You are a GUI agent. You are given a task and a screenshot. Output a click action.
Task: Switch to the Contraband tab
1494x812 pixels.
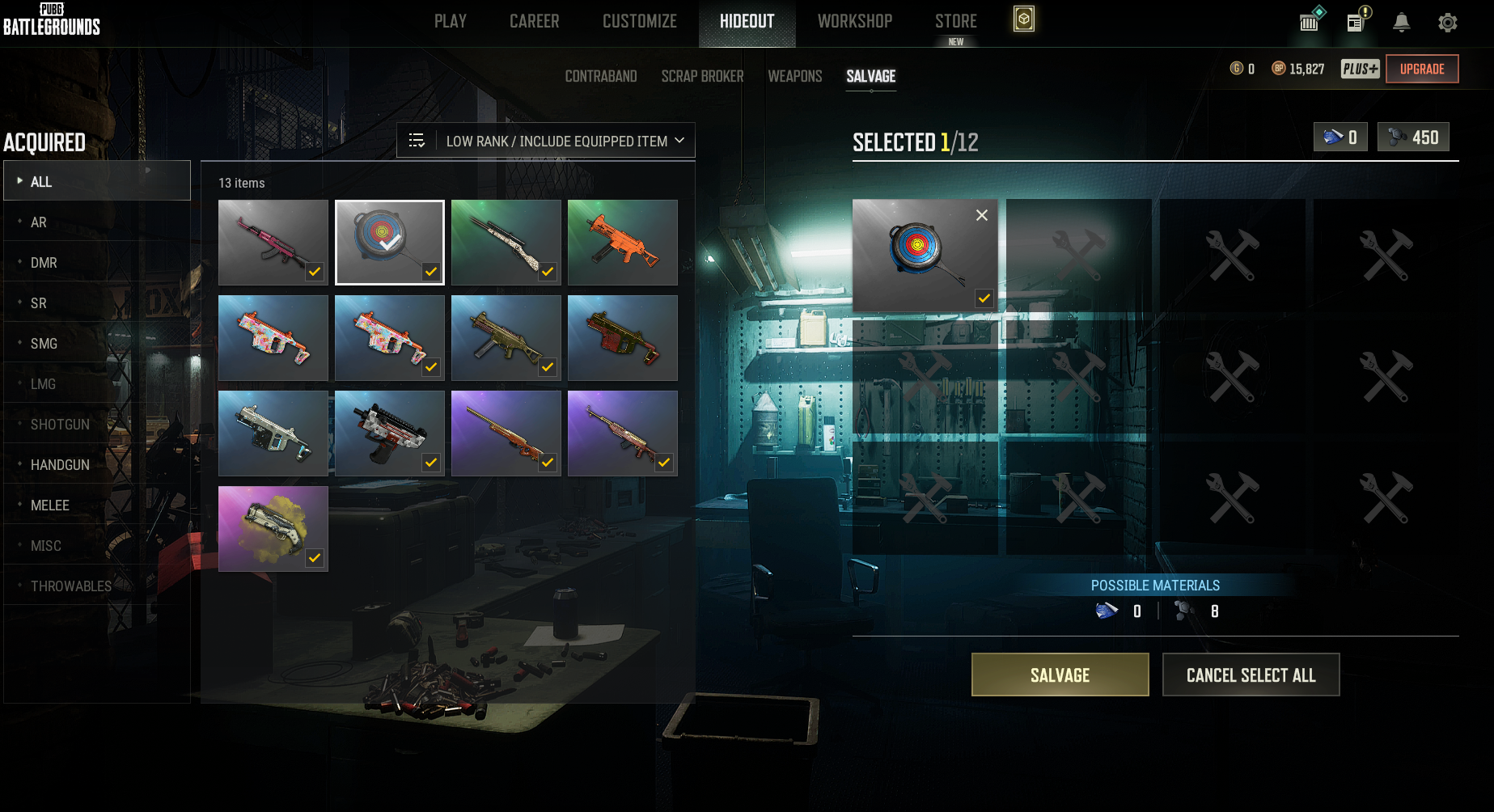click(x=600, y=76)
